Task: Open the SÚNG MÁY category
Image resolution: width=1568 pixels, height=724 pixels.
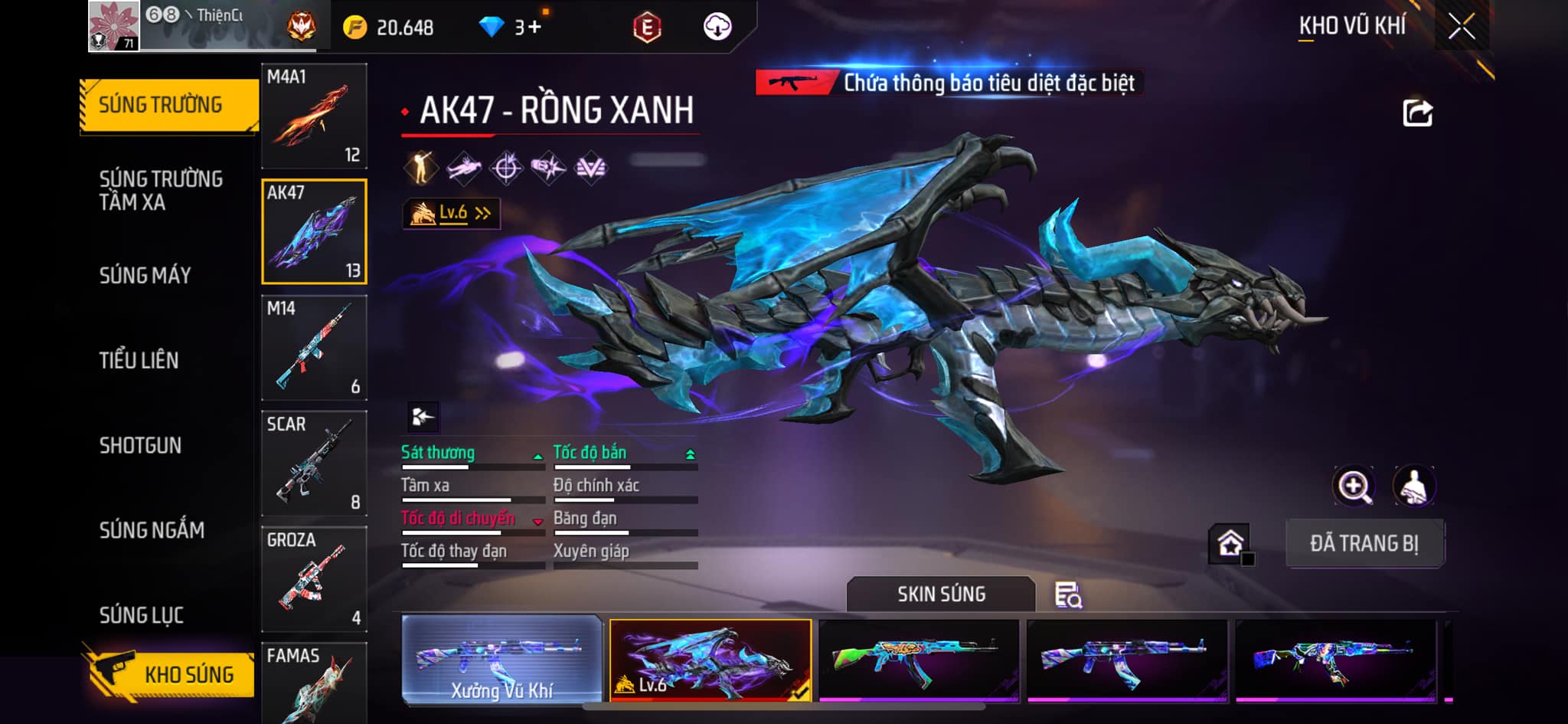Action: 145,275
